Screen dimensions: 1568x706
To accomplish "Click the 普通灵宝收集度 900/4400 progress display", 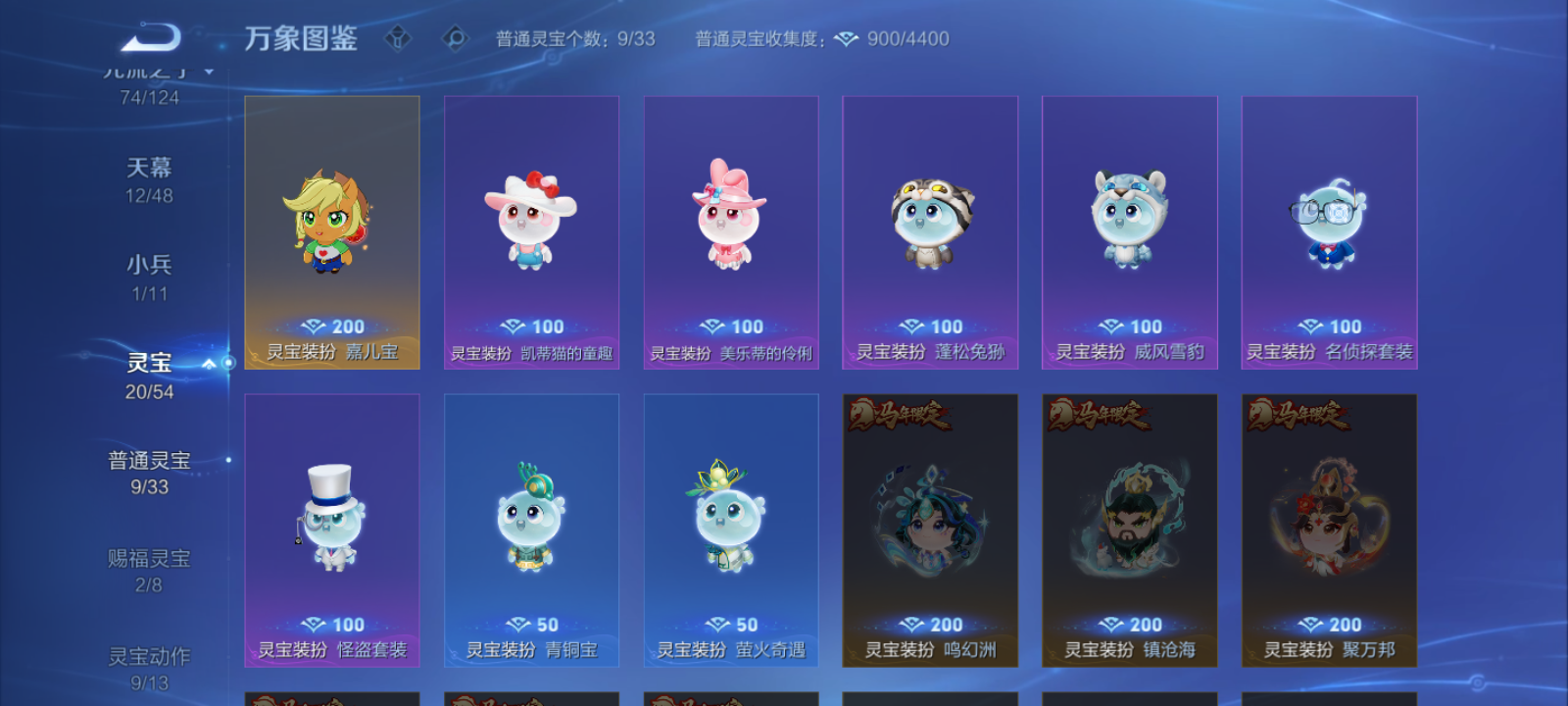I will pos(821,38).
